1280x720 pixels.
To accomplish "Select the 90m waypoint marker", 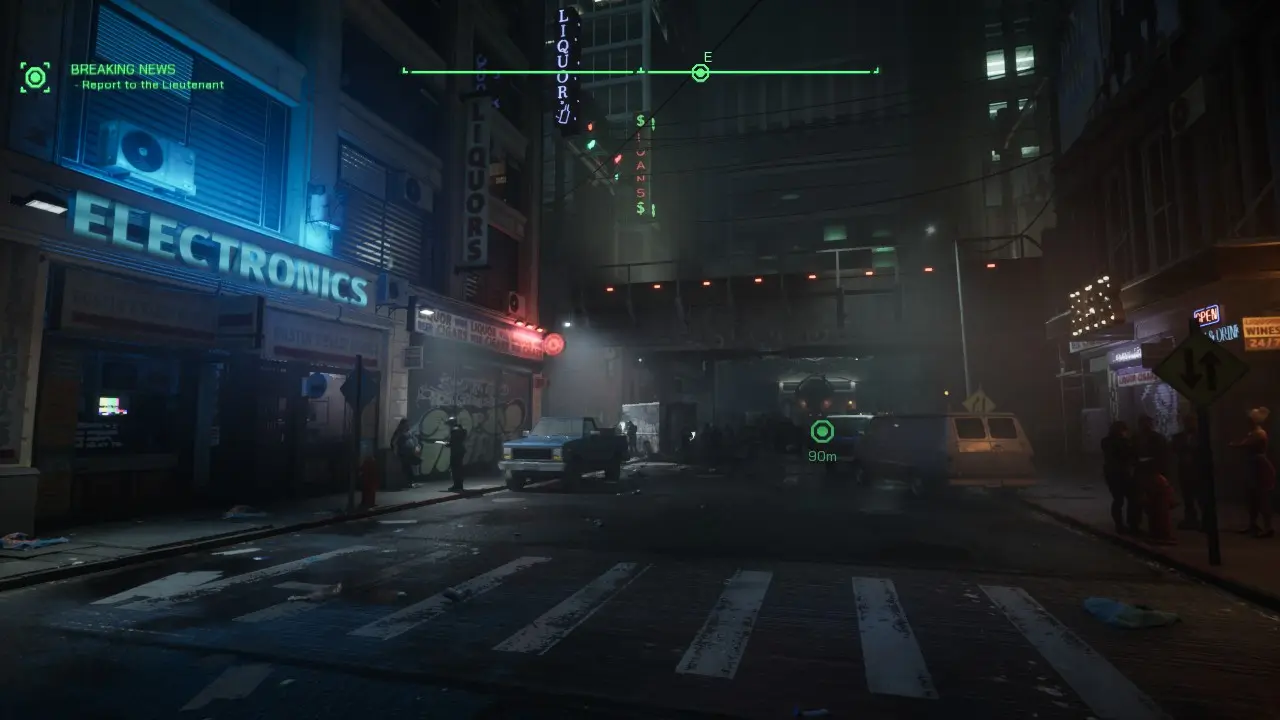I will [x=822, y=431].
